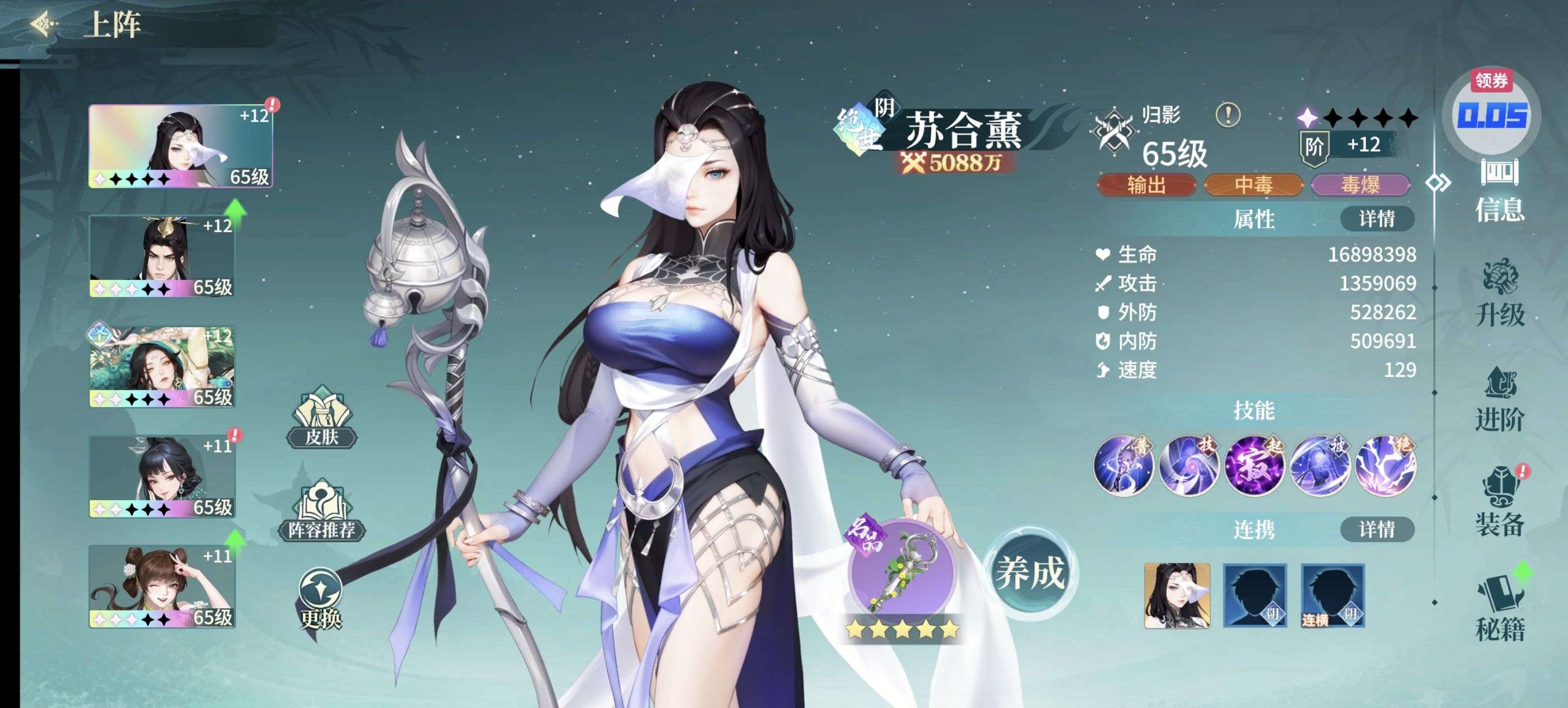This screenshot has width=1568, height=708.
Task: Open 阵容推荐 lineup recommendations
Action: tap(321, 513)
